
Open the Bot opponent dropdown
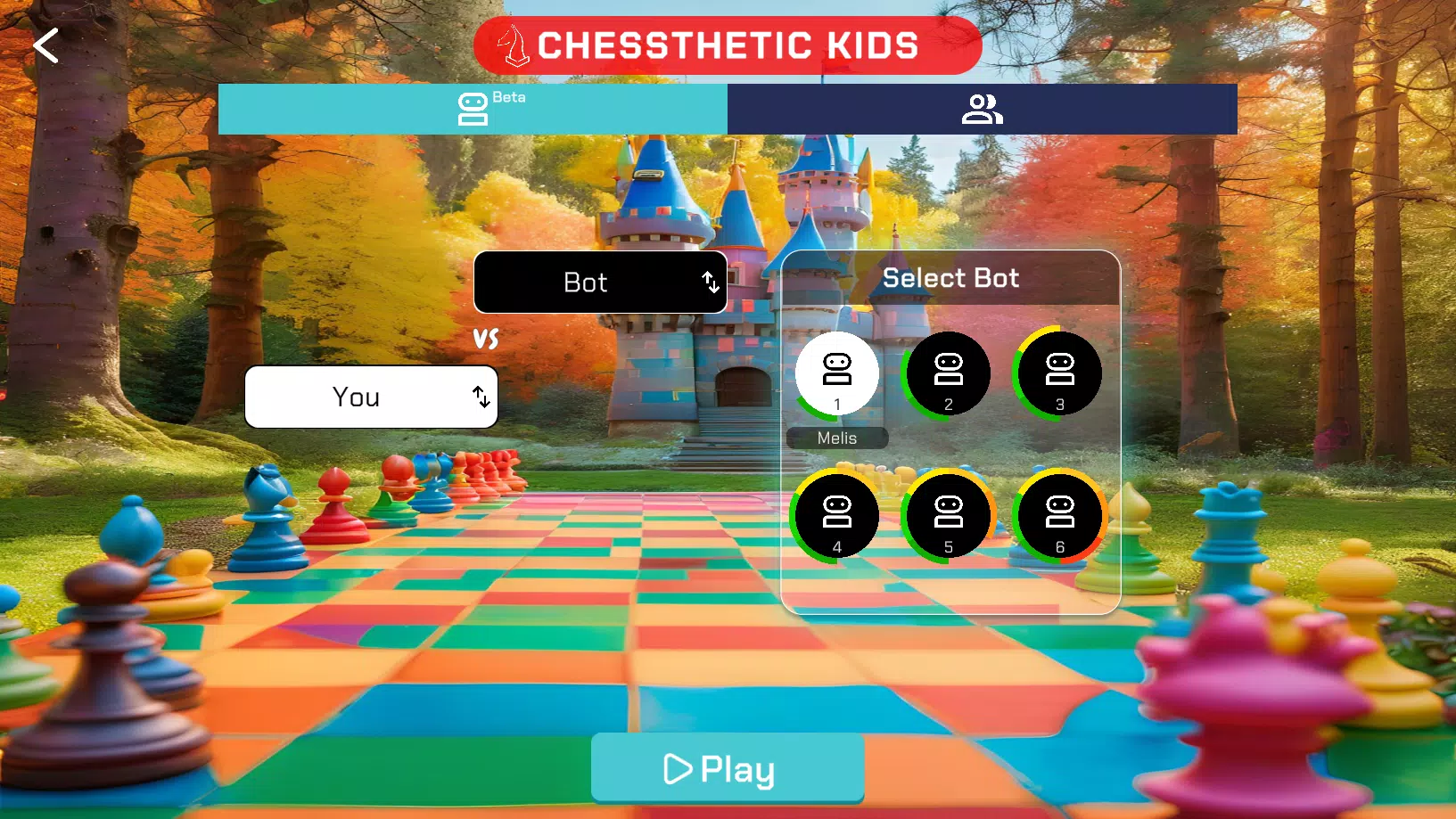pos(600,283)
